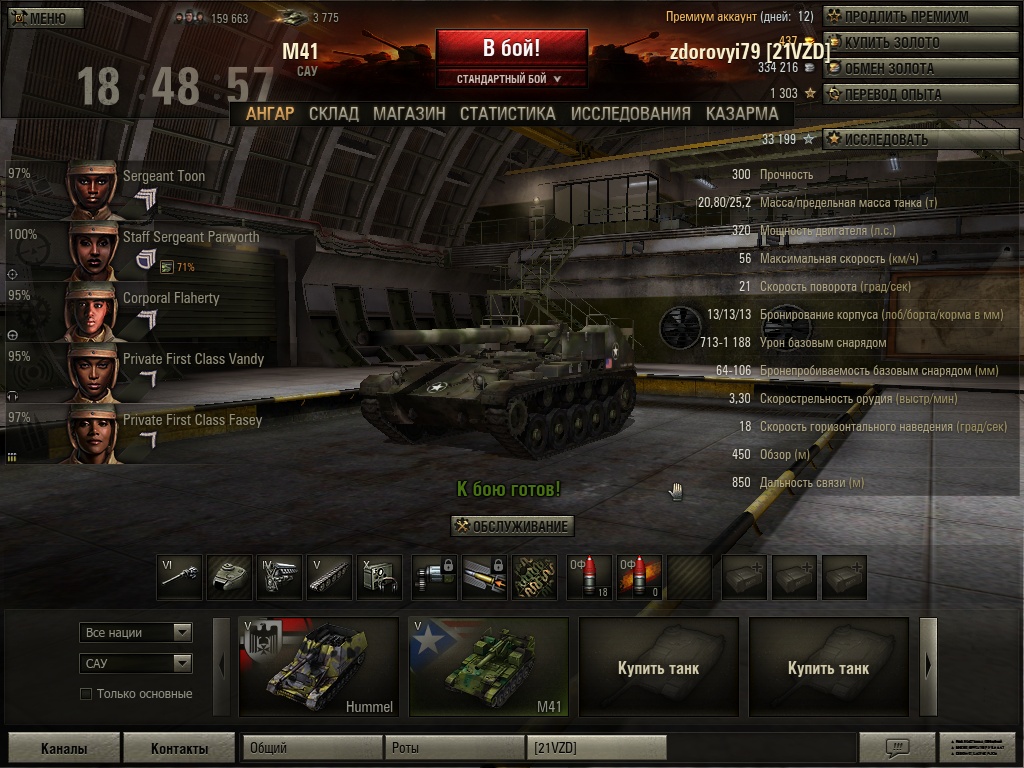Open the ОБСЛУЖИВАНИЕ service button

point(512,526)
